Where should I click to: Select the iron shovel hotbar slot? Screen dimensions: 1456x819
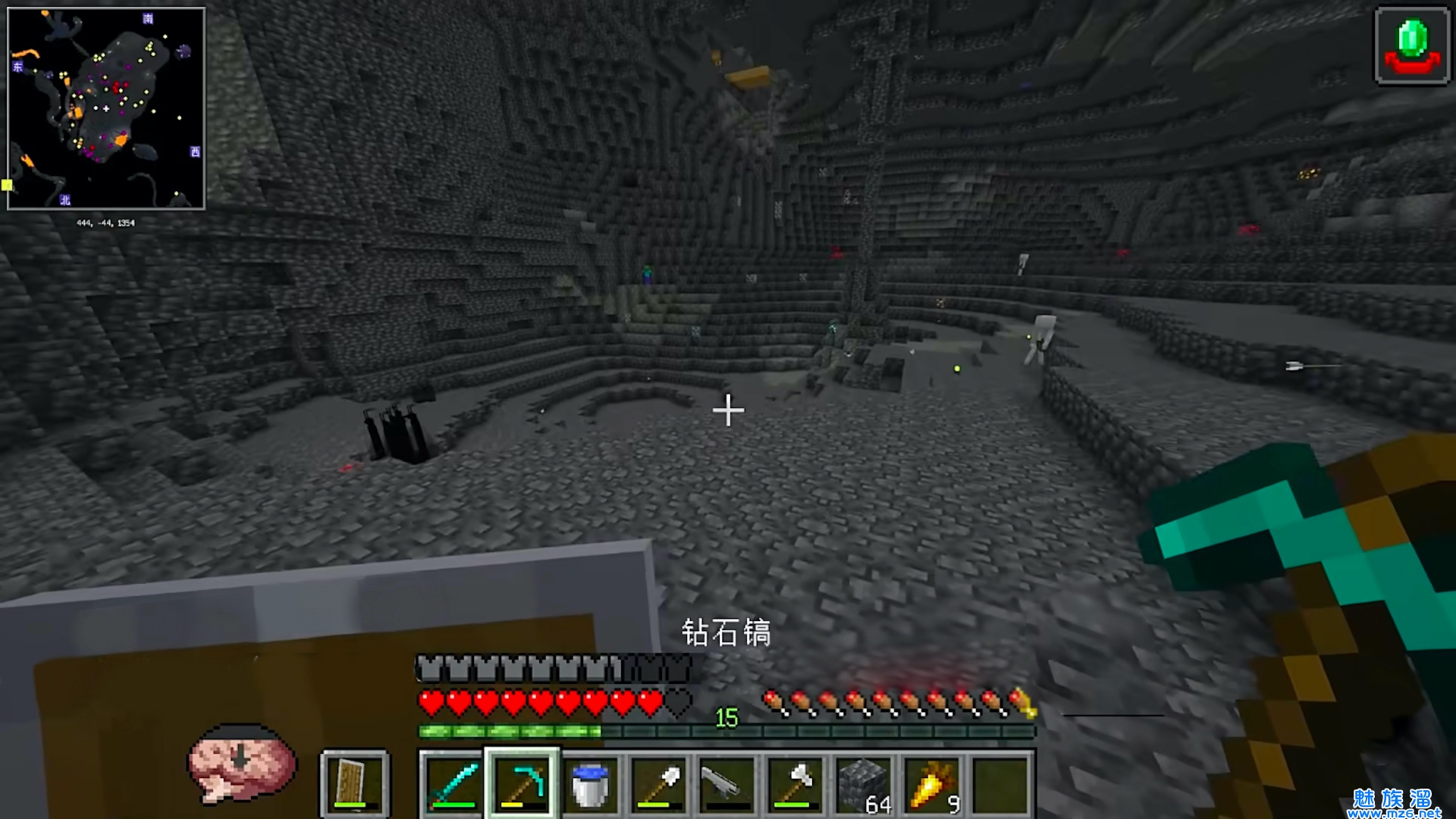click(x=658, y=784)
